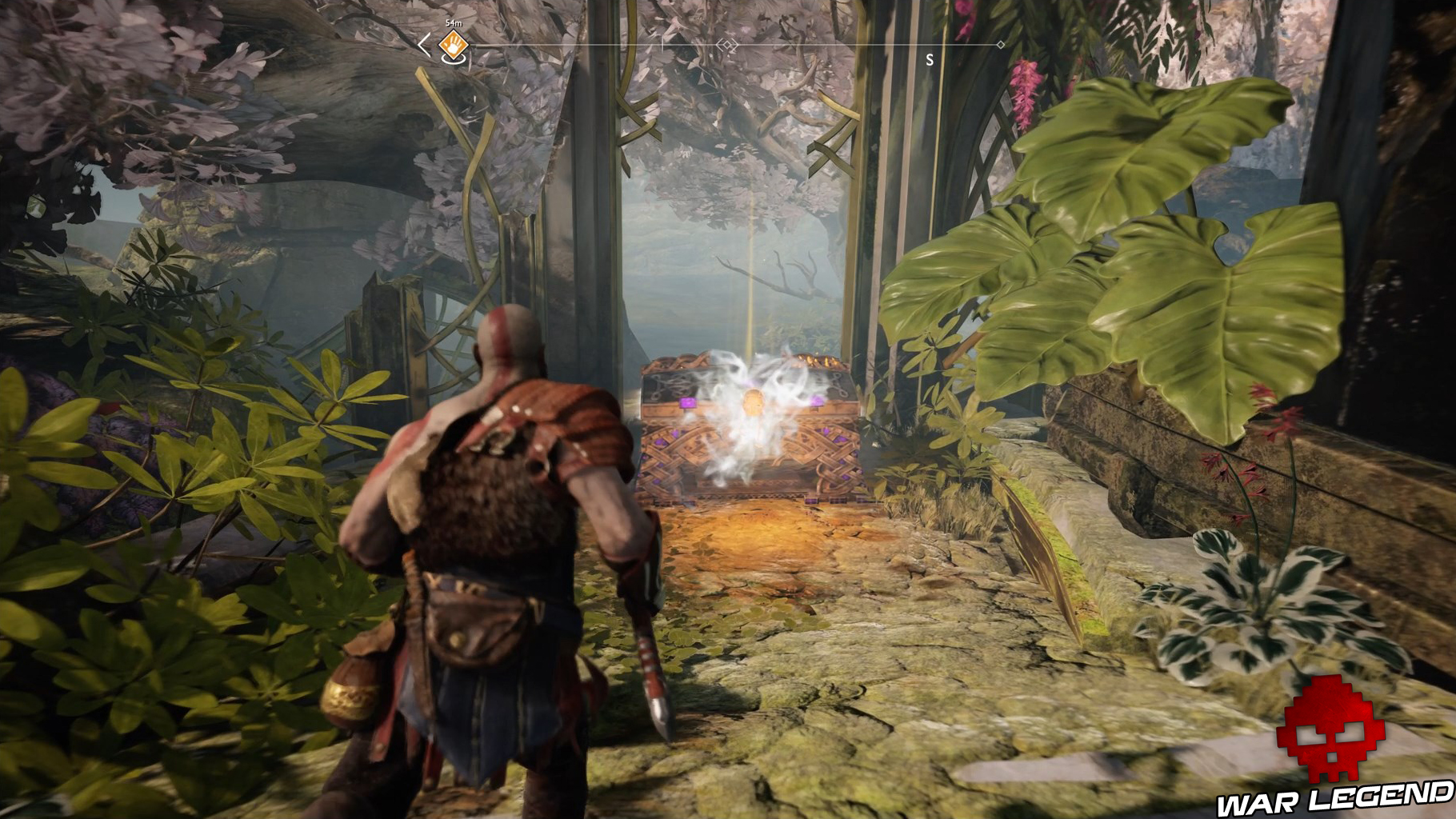
Task: Click the small diamond at the compass bar's right end
Action: [x=1000, y=44]
